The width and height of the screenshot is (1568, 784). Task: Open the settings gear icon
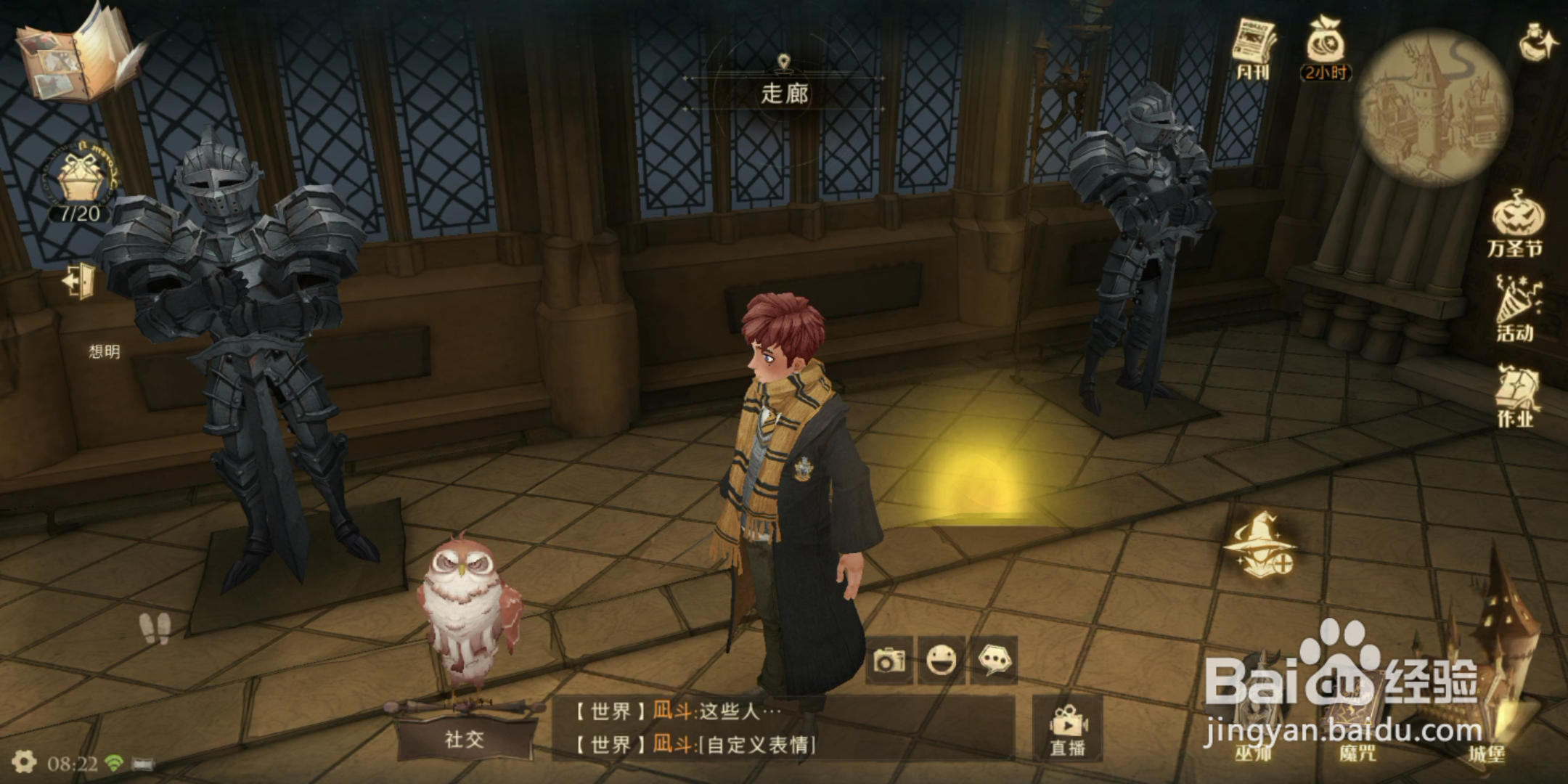tap(24, 762)
